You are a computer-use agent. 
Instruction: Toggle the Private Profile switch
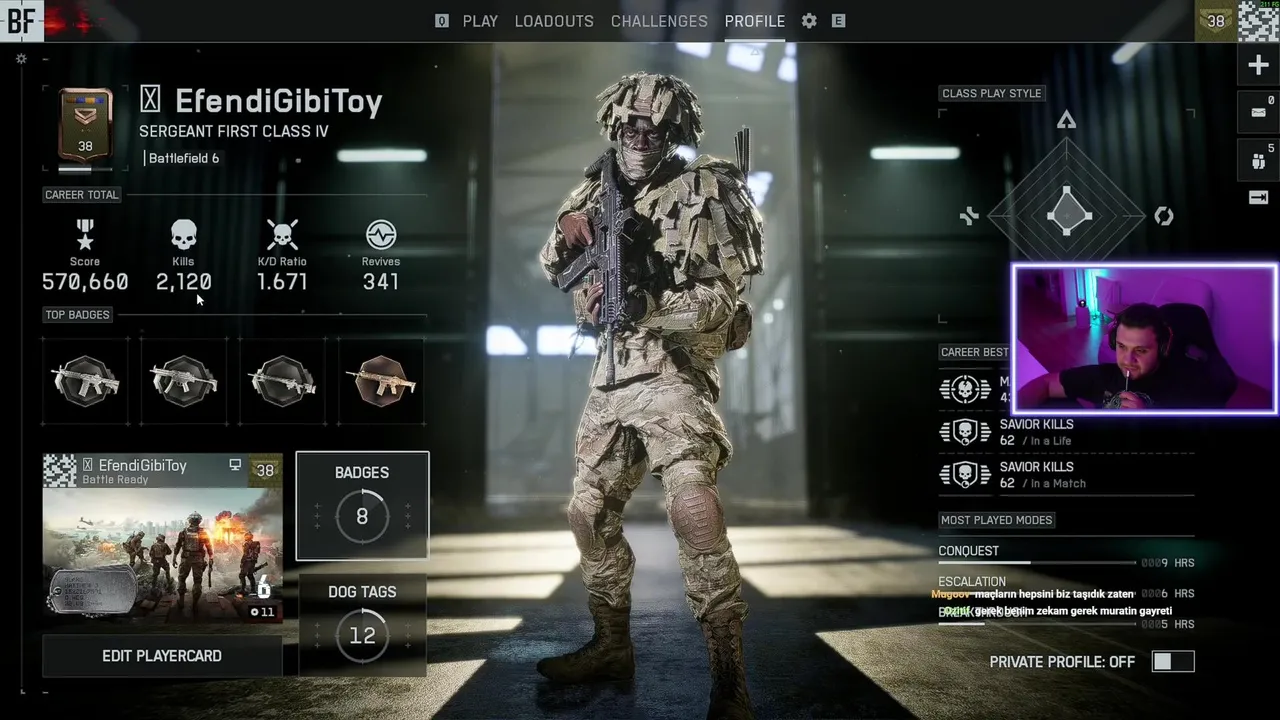[1172, 662]
